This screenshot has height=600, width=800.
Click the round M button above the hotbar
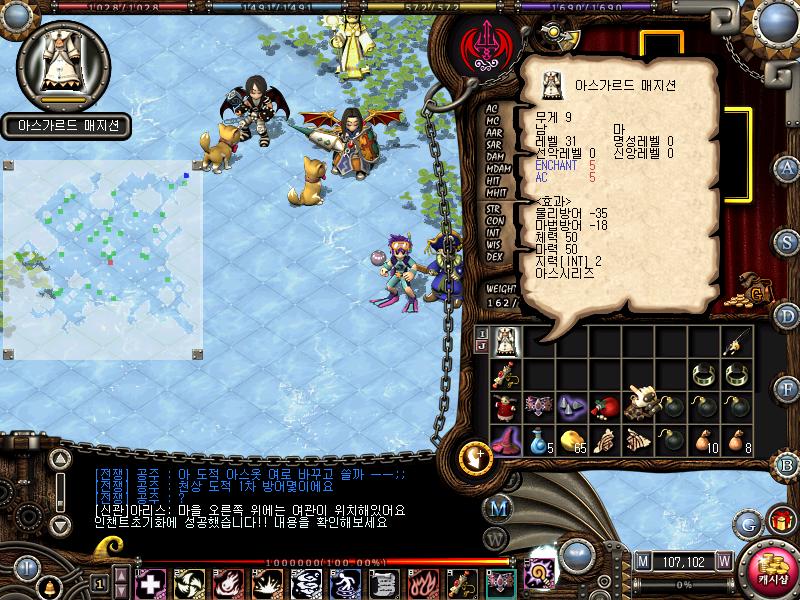click(x=499, y=507)
